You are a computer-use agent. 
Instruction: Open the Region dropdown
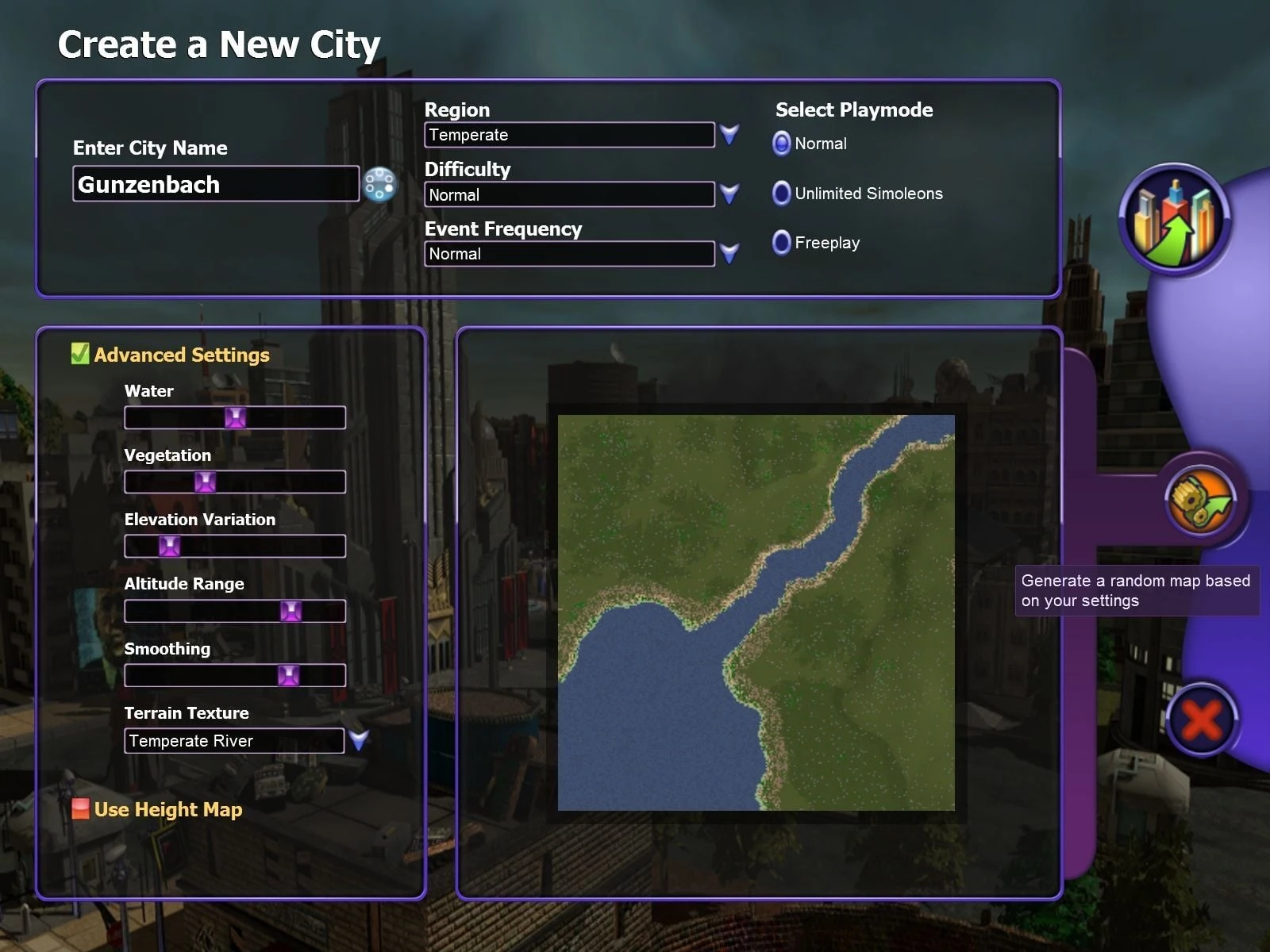tap(729, 134)
